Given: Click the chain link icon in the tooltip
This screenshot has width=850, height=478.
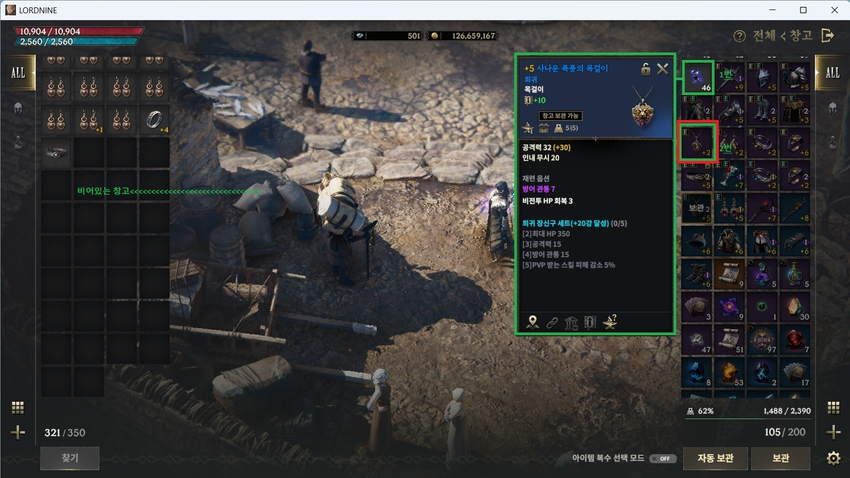Looking at the screenshot, I should coord(551,322).
